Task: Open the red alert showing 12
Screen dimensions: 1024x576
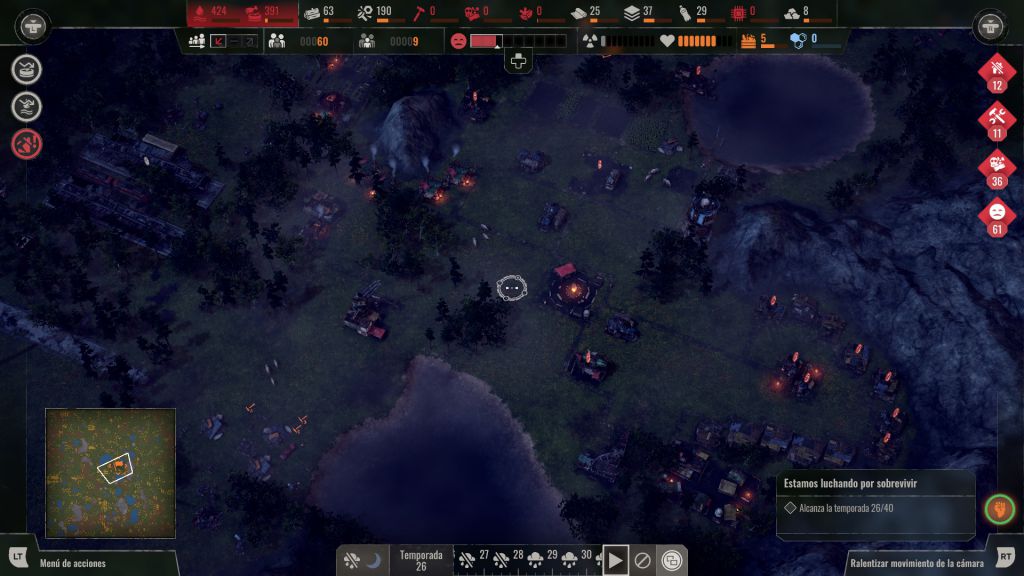Action: [x=996, y=72]
